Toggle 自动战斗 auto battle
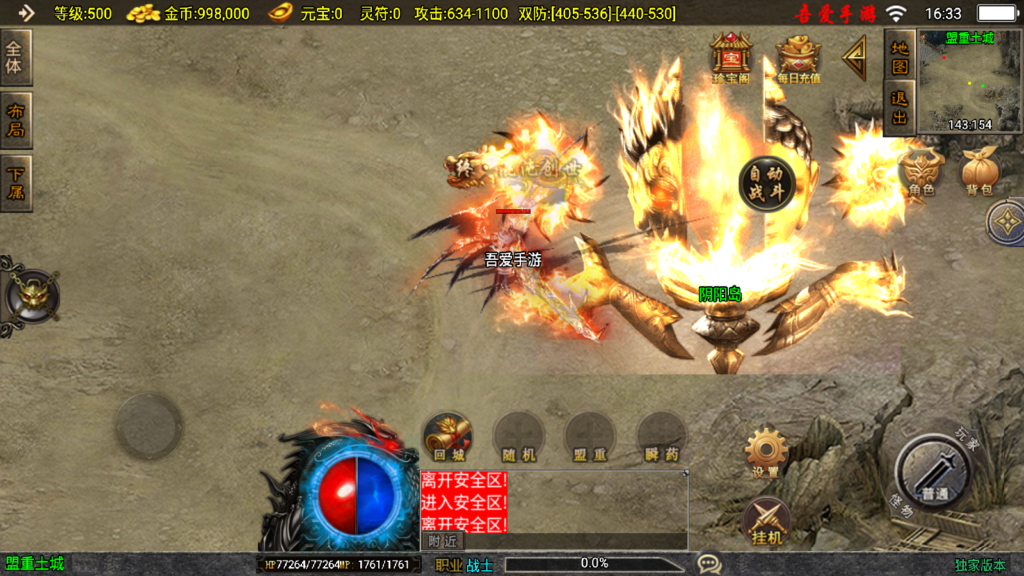 click(767, 183)
